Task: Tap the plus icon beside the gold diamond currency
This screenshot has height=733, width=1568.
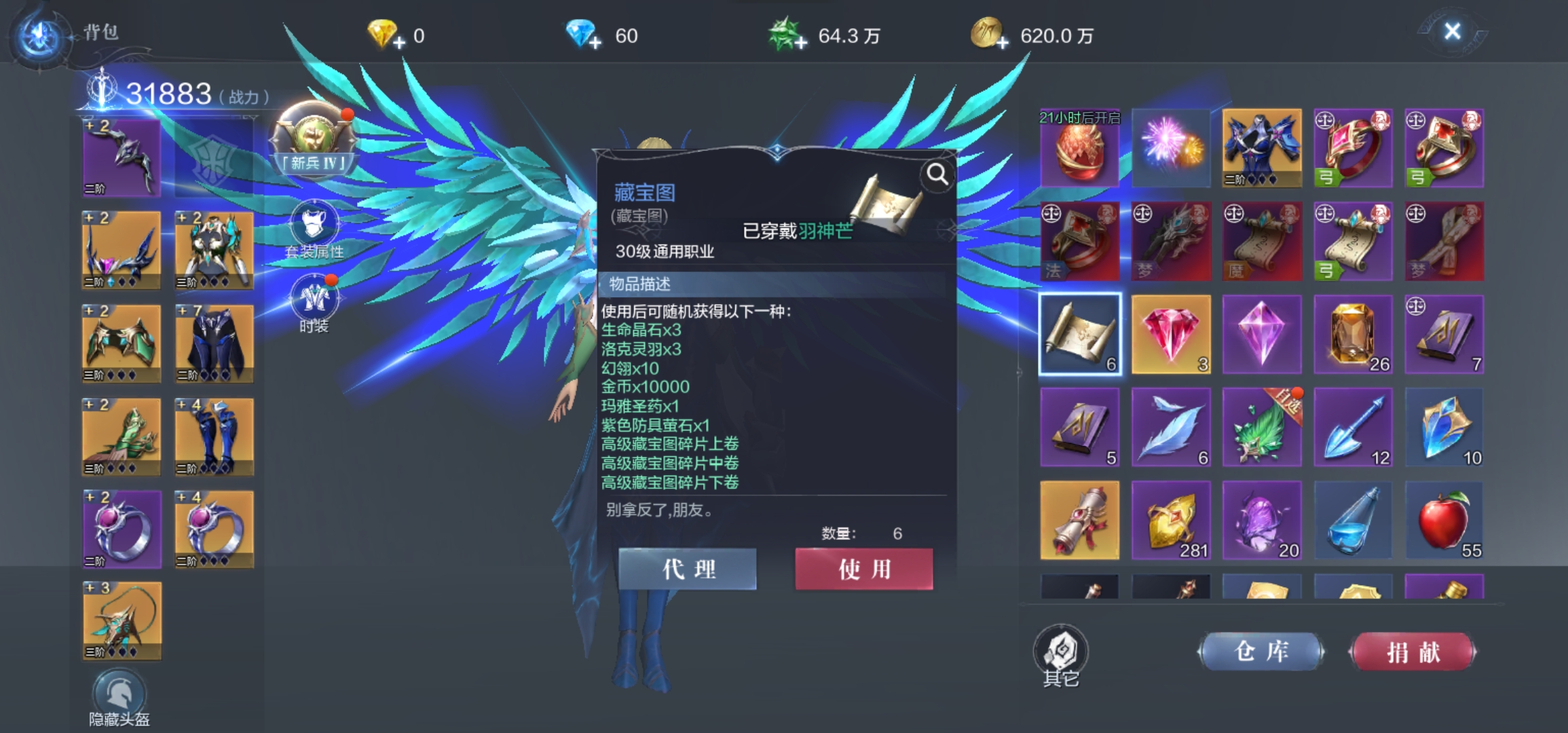Action: tap(398, 42)
